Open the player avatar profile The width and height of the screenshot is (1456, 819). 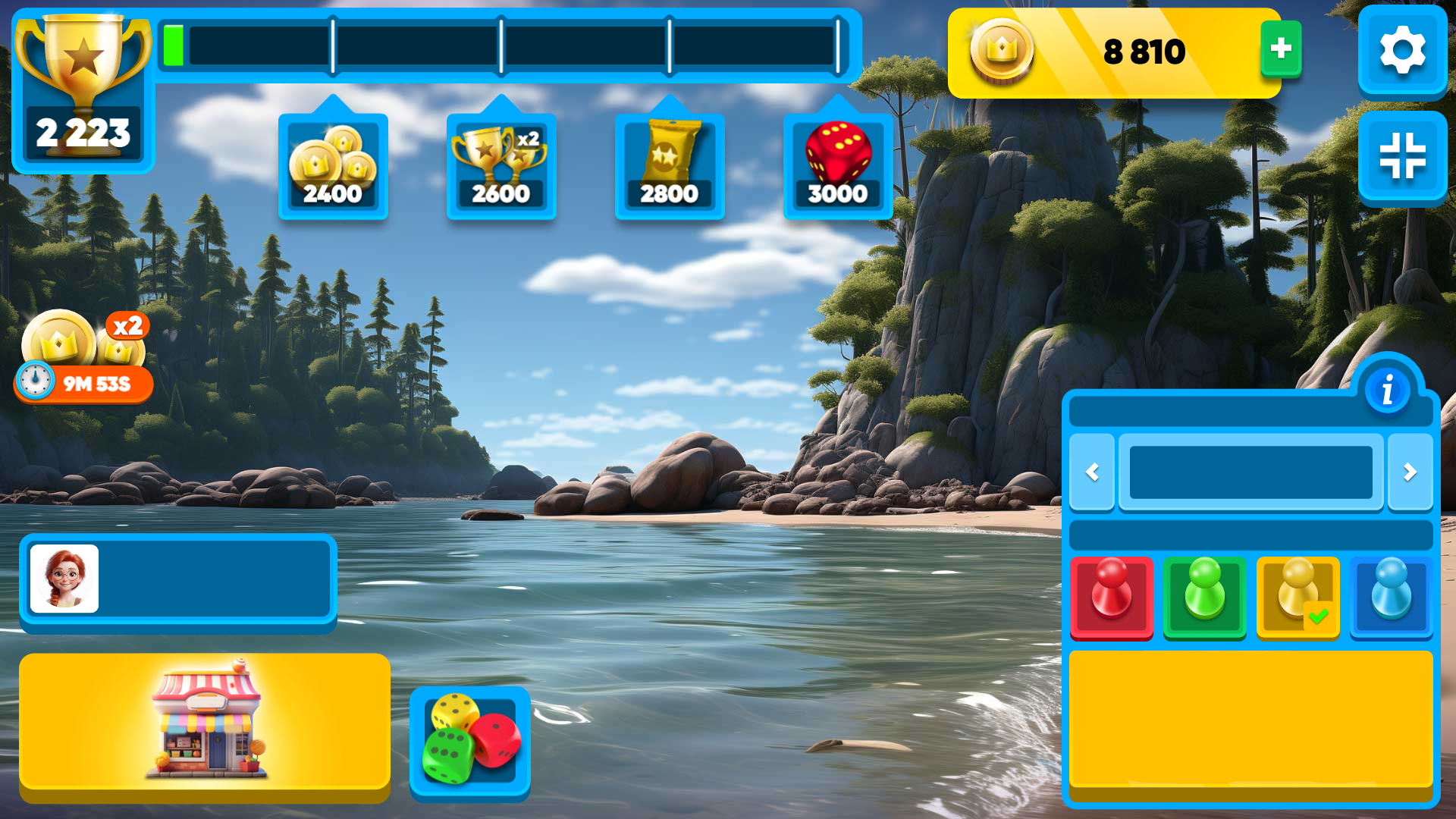point(65,579)
